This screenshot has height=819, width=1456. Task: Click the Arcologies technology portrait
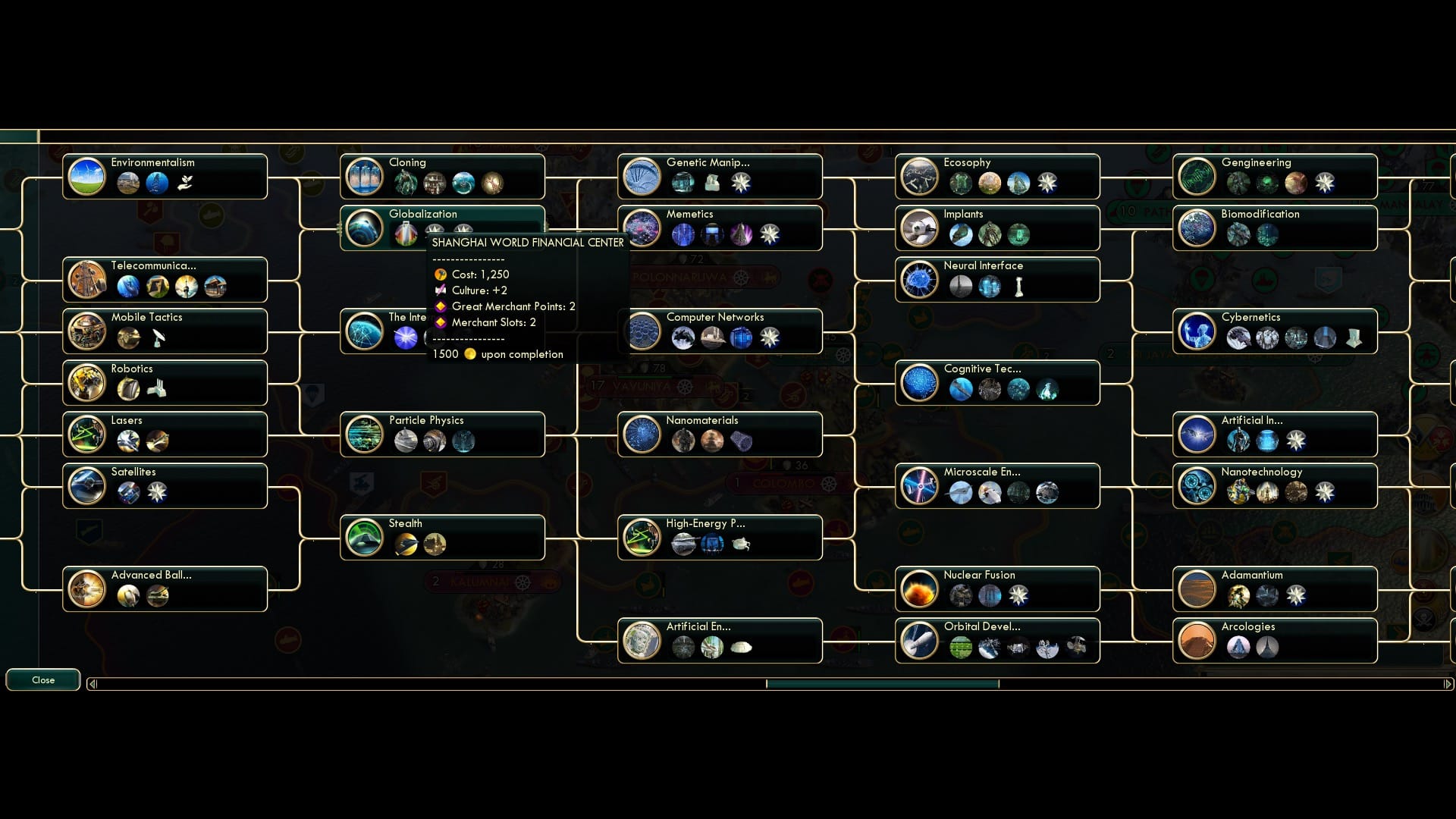click(x=1197, y=641)
